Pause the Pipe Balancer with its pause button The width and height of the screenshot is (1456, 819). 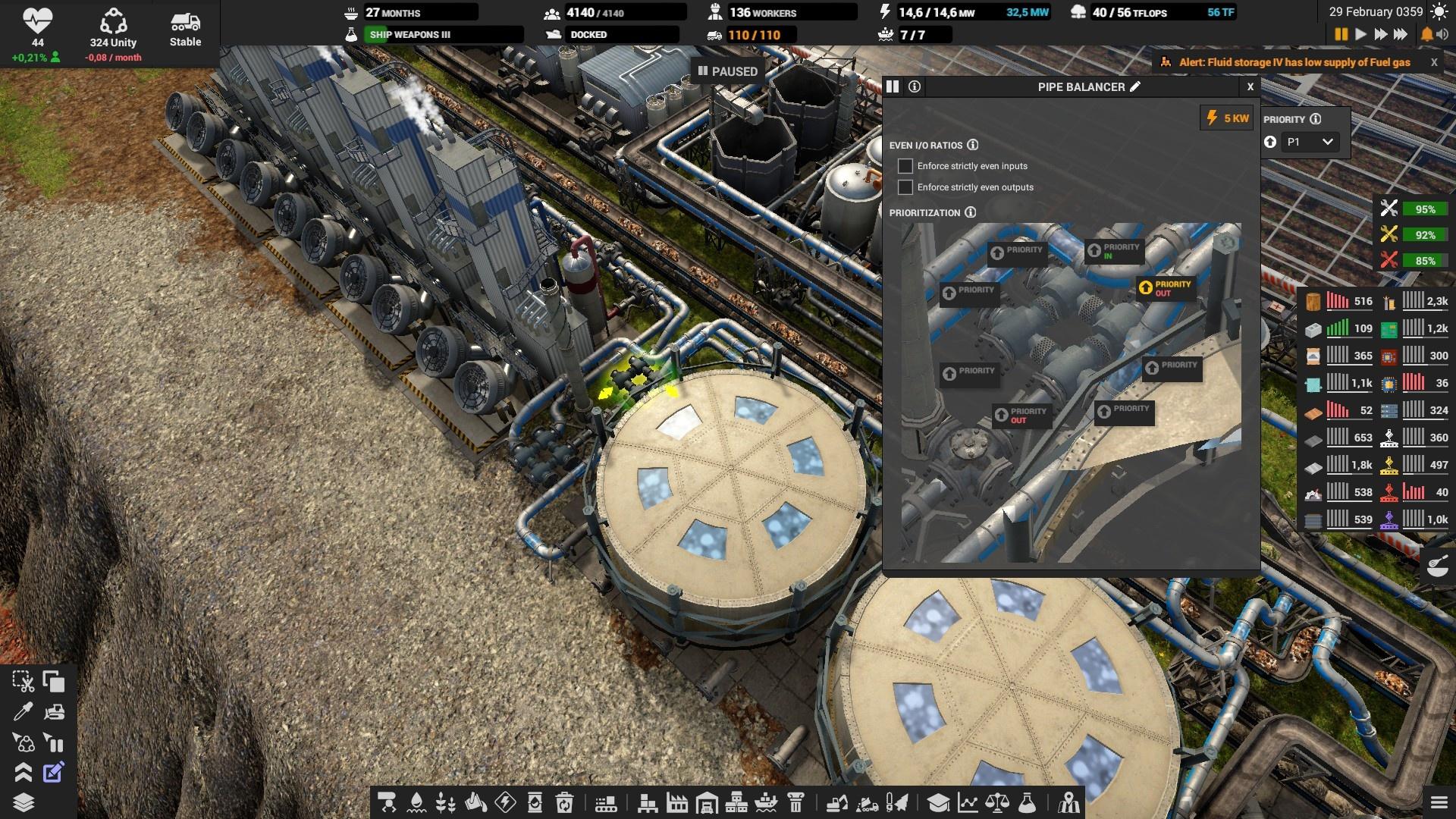[893, 86]
